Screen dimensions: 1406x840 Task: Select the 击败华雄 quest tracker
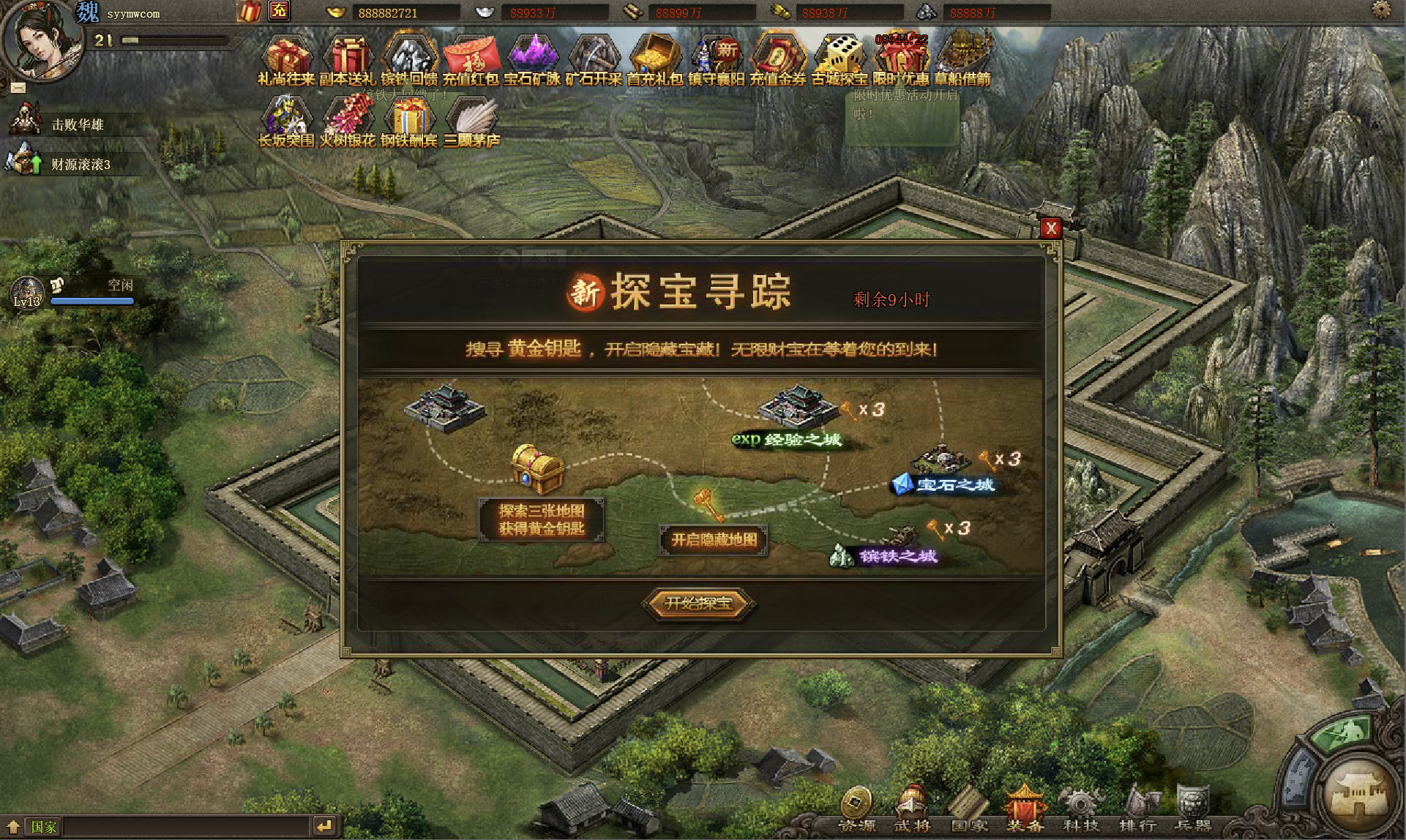click(x=76, y=124)
